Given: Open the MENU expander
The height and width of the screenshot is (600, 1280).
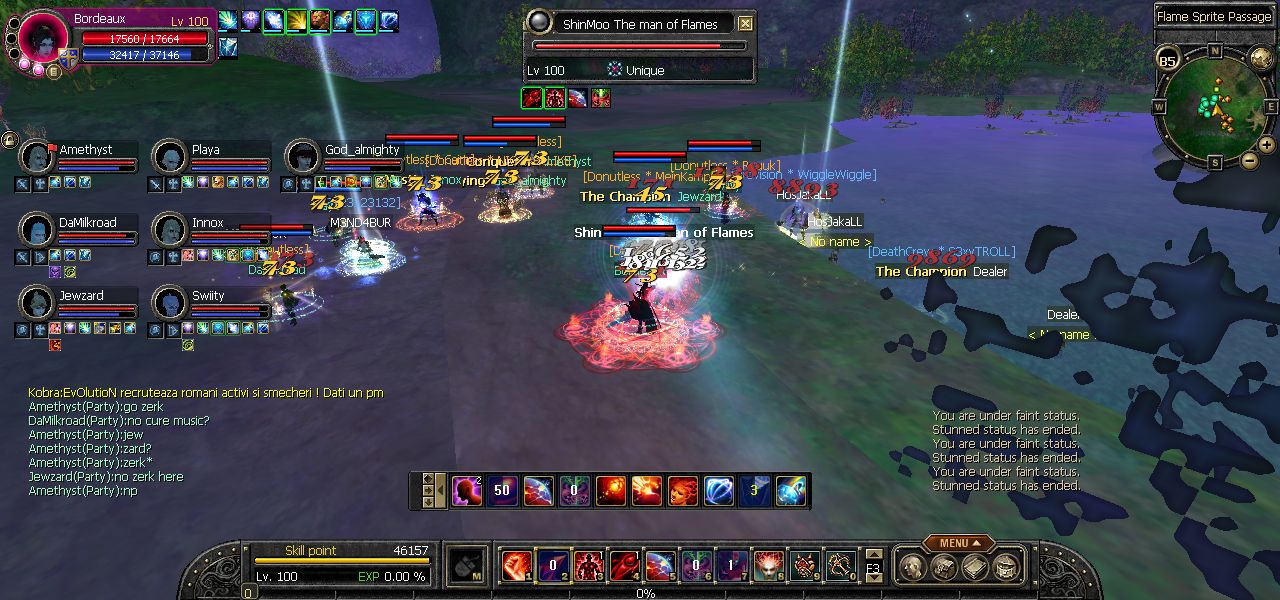Looking at the screenshot, I should (958, 543).
